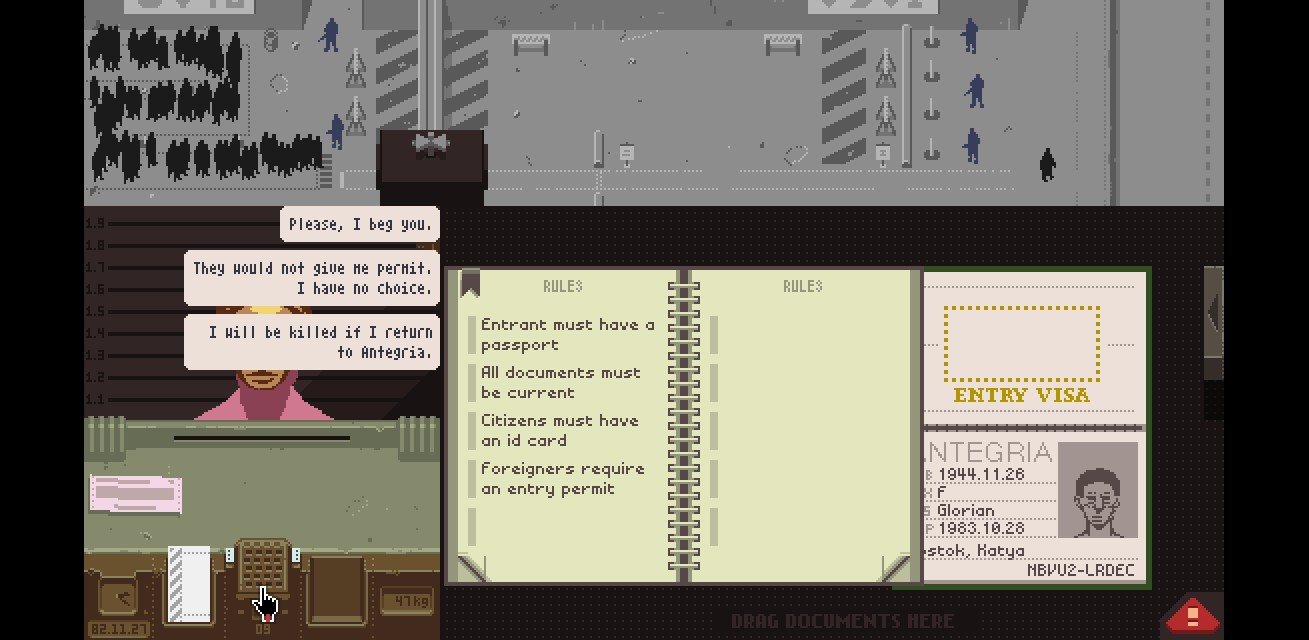Screen dimensions: 1309x640
Task: Select the 'Citizens must have an id card' rule
Action: coord(559,431)
